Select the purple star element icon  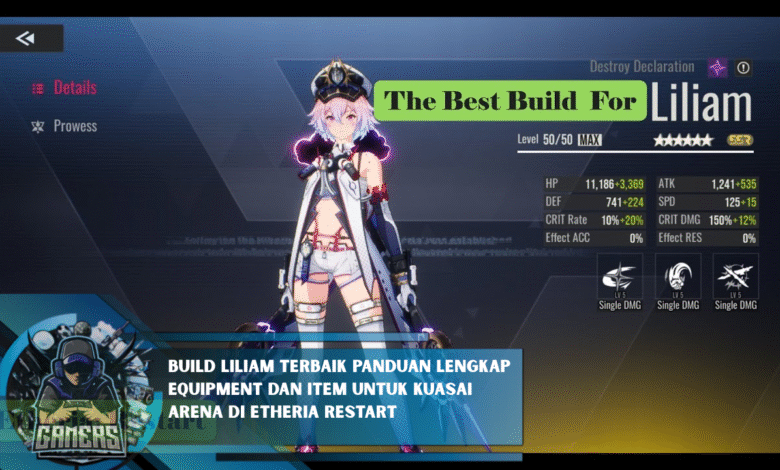(718, 68)
